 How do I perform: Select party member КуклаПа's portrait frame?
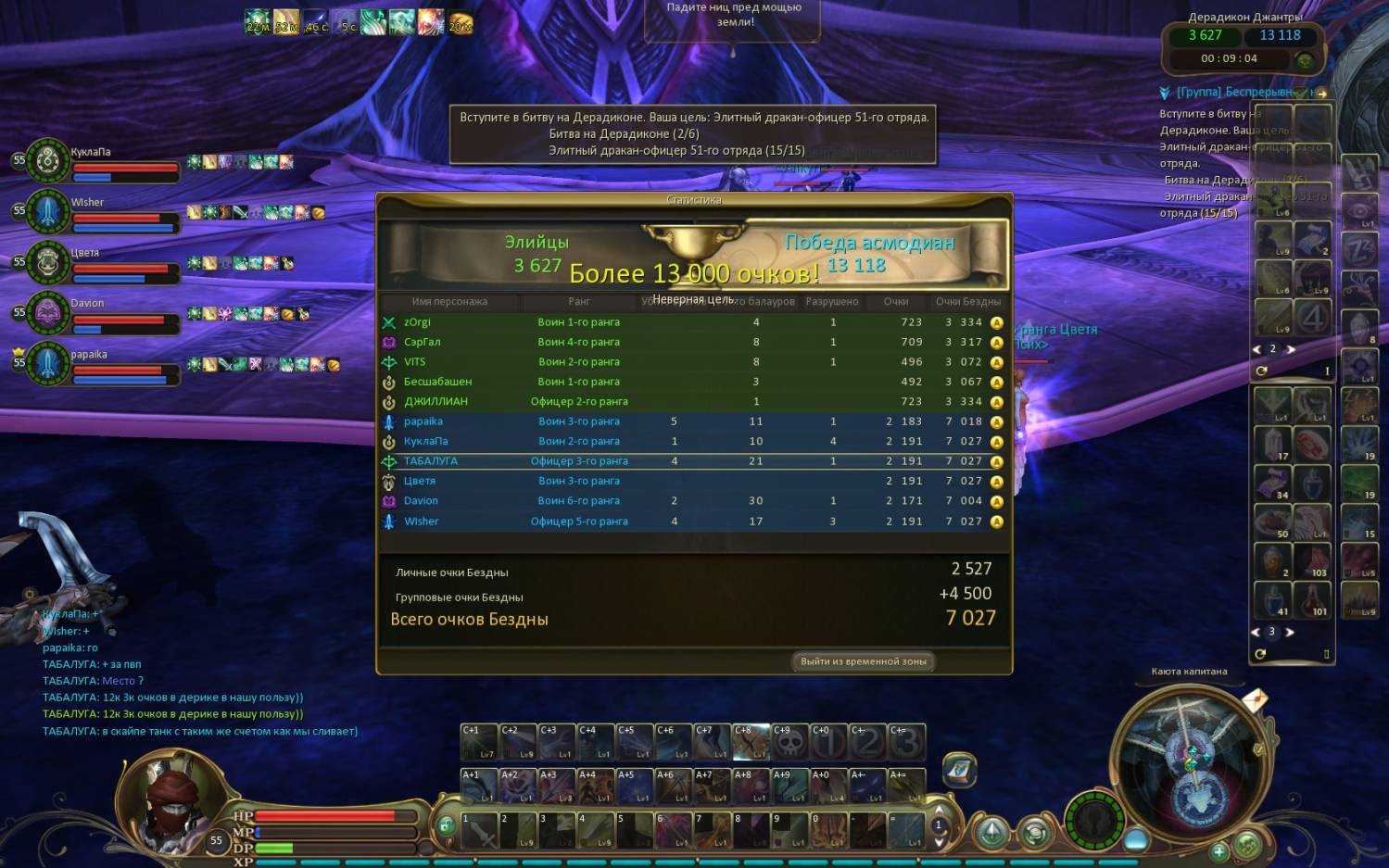pos(48,162)
